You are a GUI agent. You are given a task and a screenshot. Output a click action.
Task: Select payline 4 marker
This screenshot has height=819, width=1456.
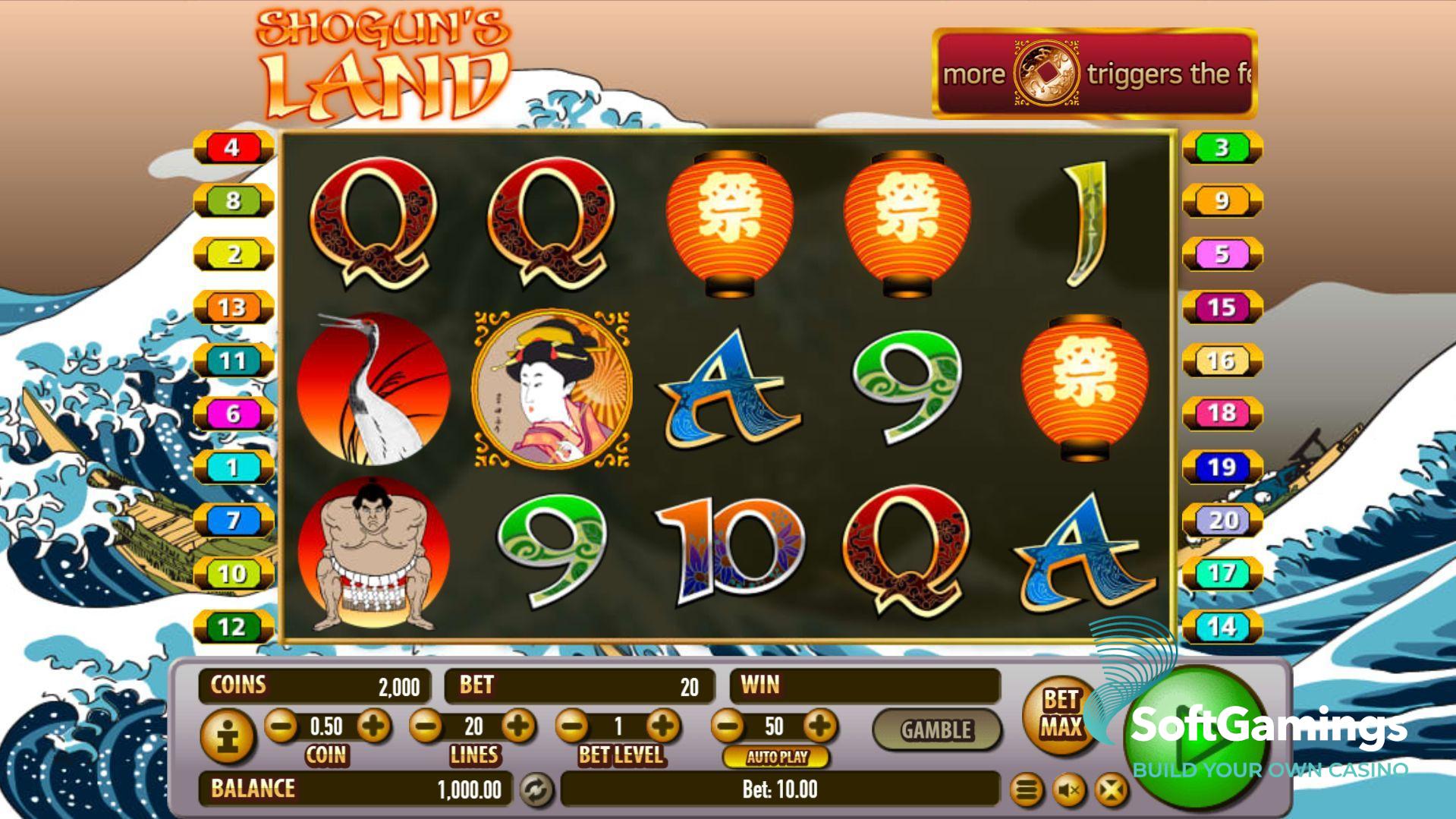(233, 147)
